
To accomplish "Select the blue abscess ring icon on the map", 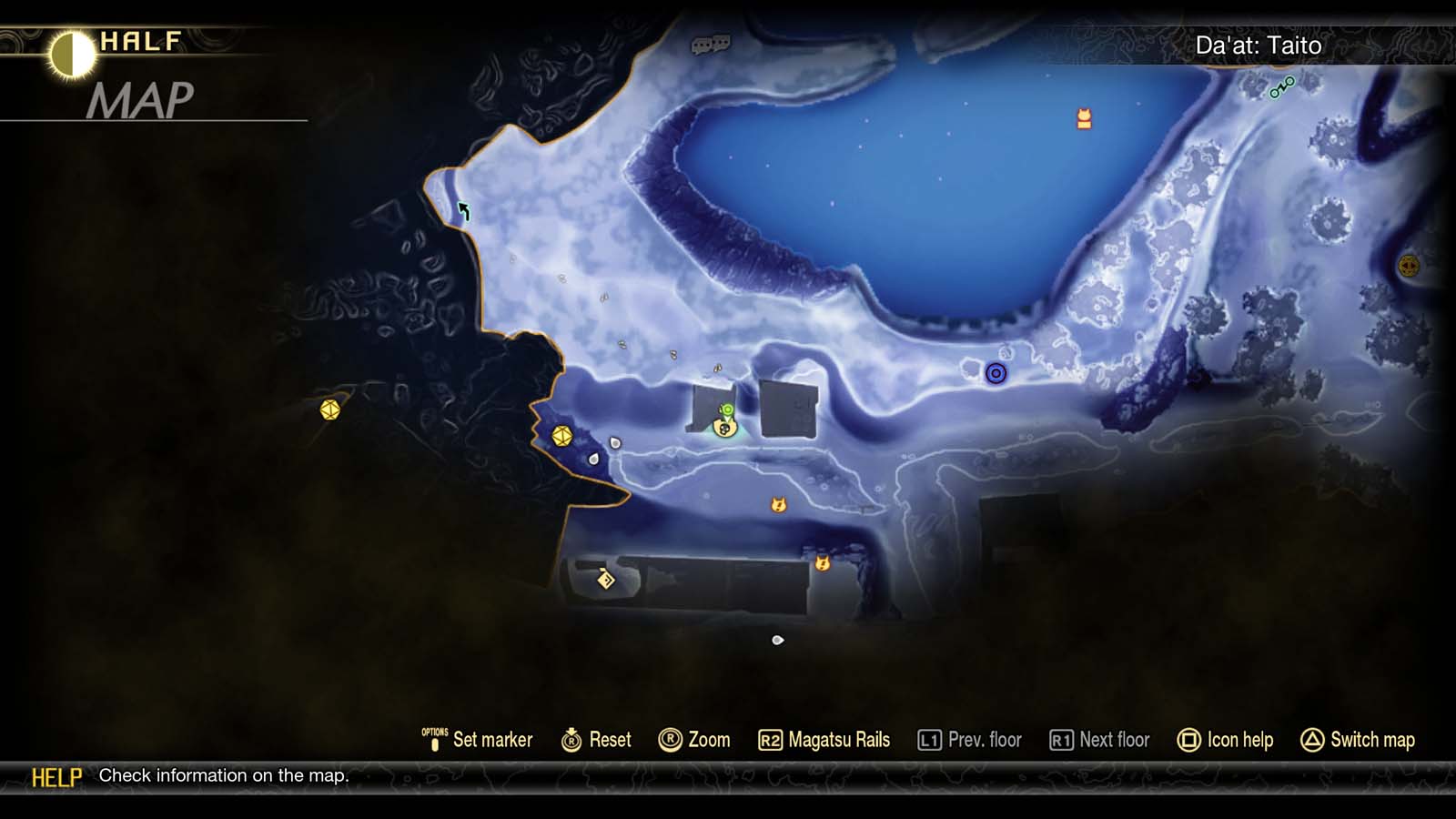I will tap(996, 374).
